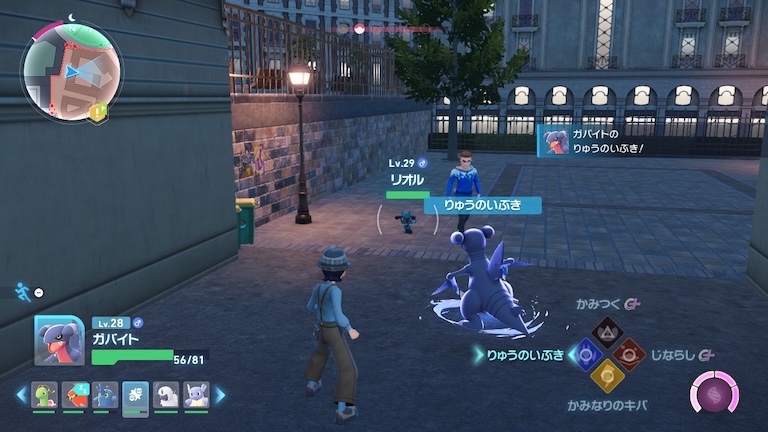The height and width of the screenshot is (432, 768).
Task: Select the Dragon Breath move (blue diamond)
Action: pyautogui.click(x=584, y=355)
